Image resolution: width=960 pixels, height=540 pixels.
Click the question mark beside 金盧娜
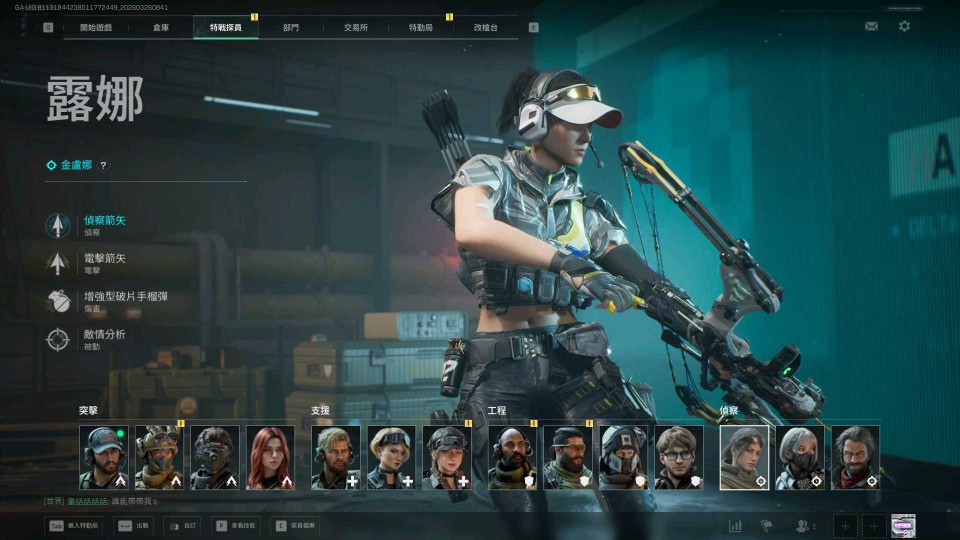click(x=103, y=166)
